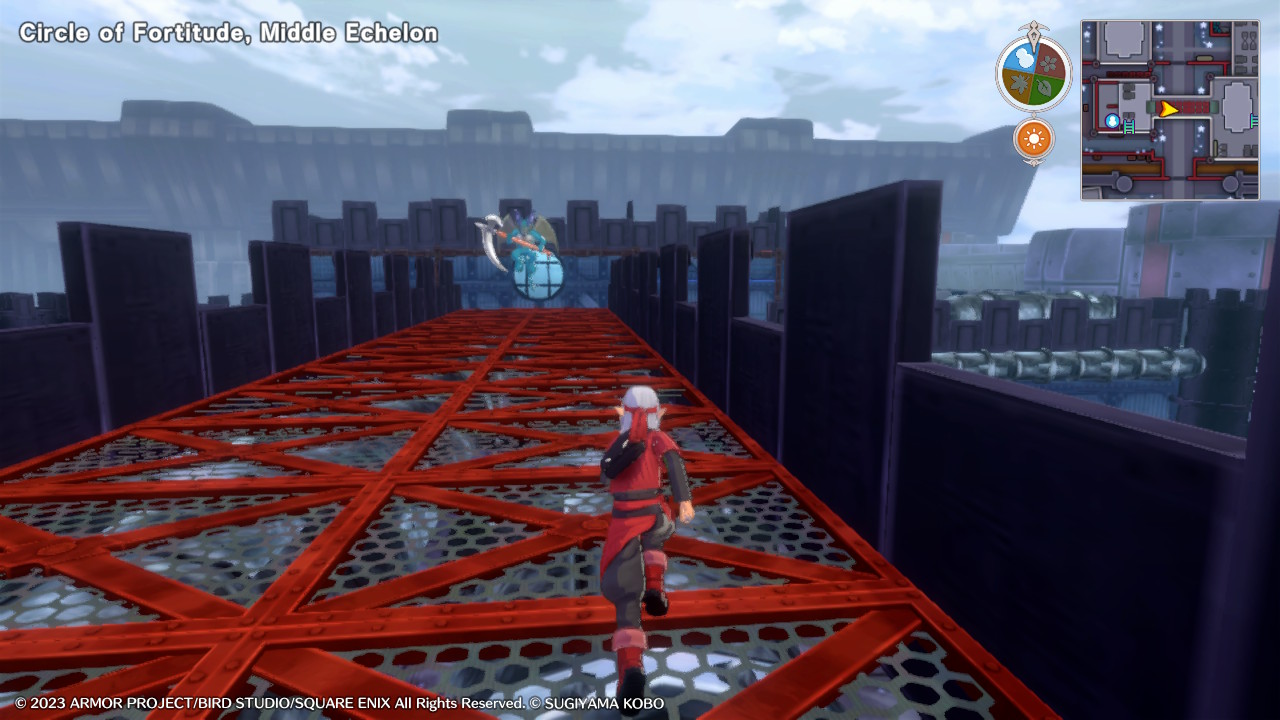Screen dimensions: 1280x720
Task: Select the NPC marker on the minimap
Action: tap(1112, 121)
